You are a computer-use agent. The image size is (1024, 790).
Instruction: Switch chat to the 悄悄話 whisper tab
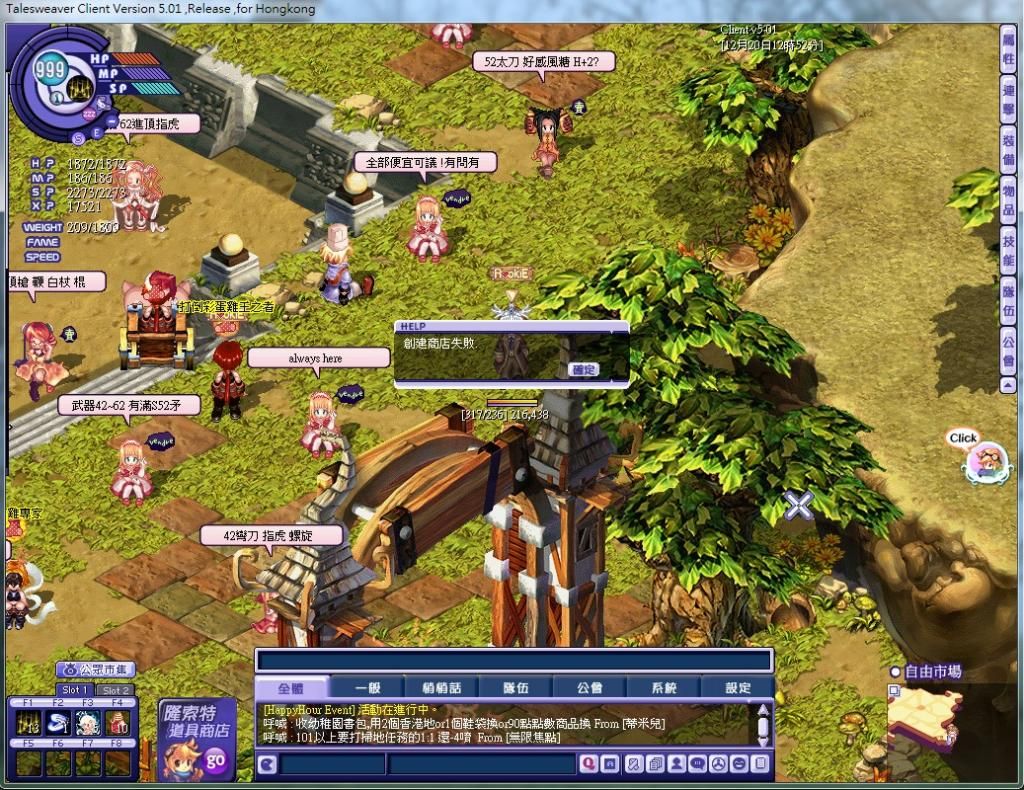(x=440, y=688)
